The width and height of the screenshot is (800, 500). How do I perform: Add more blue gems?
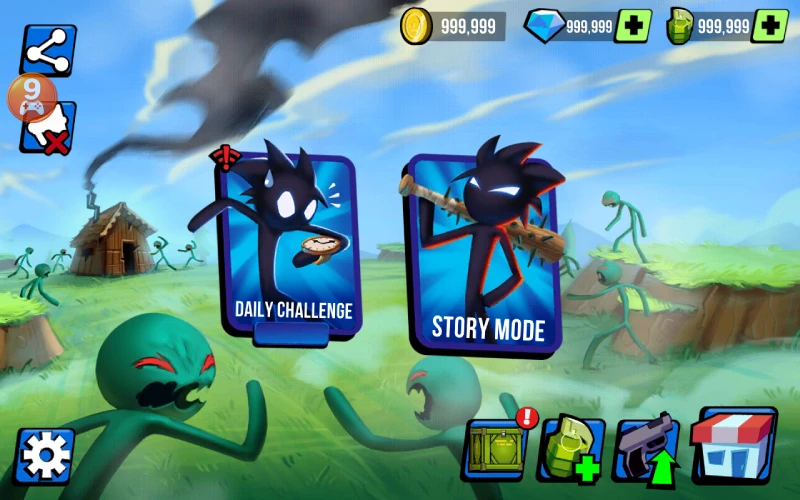point(633,26)
